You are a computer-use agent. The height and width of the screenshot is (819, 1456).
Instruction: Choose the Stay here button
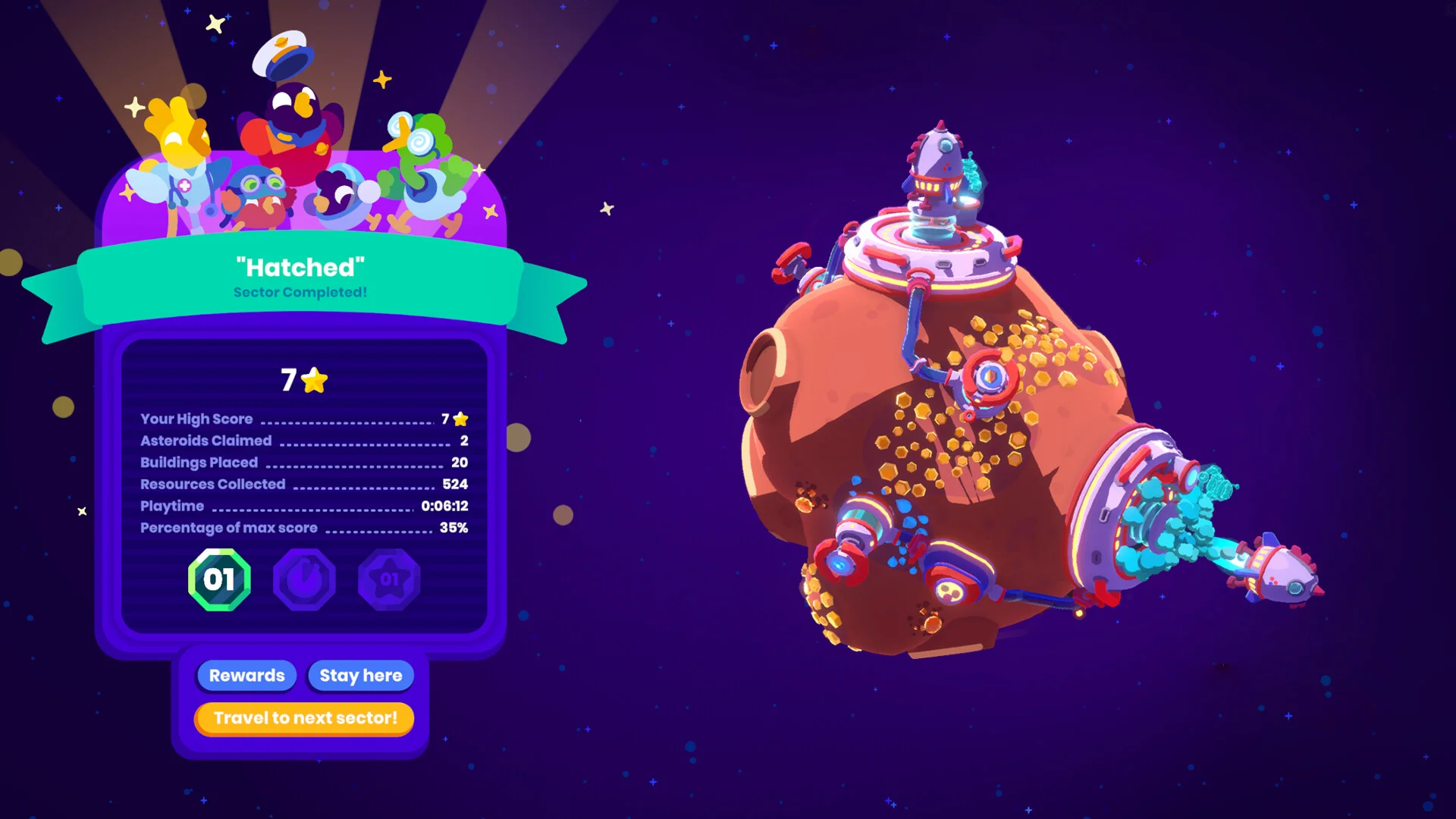pos(361,675)
